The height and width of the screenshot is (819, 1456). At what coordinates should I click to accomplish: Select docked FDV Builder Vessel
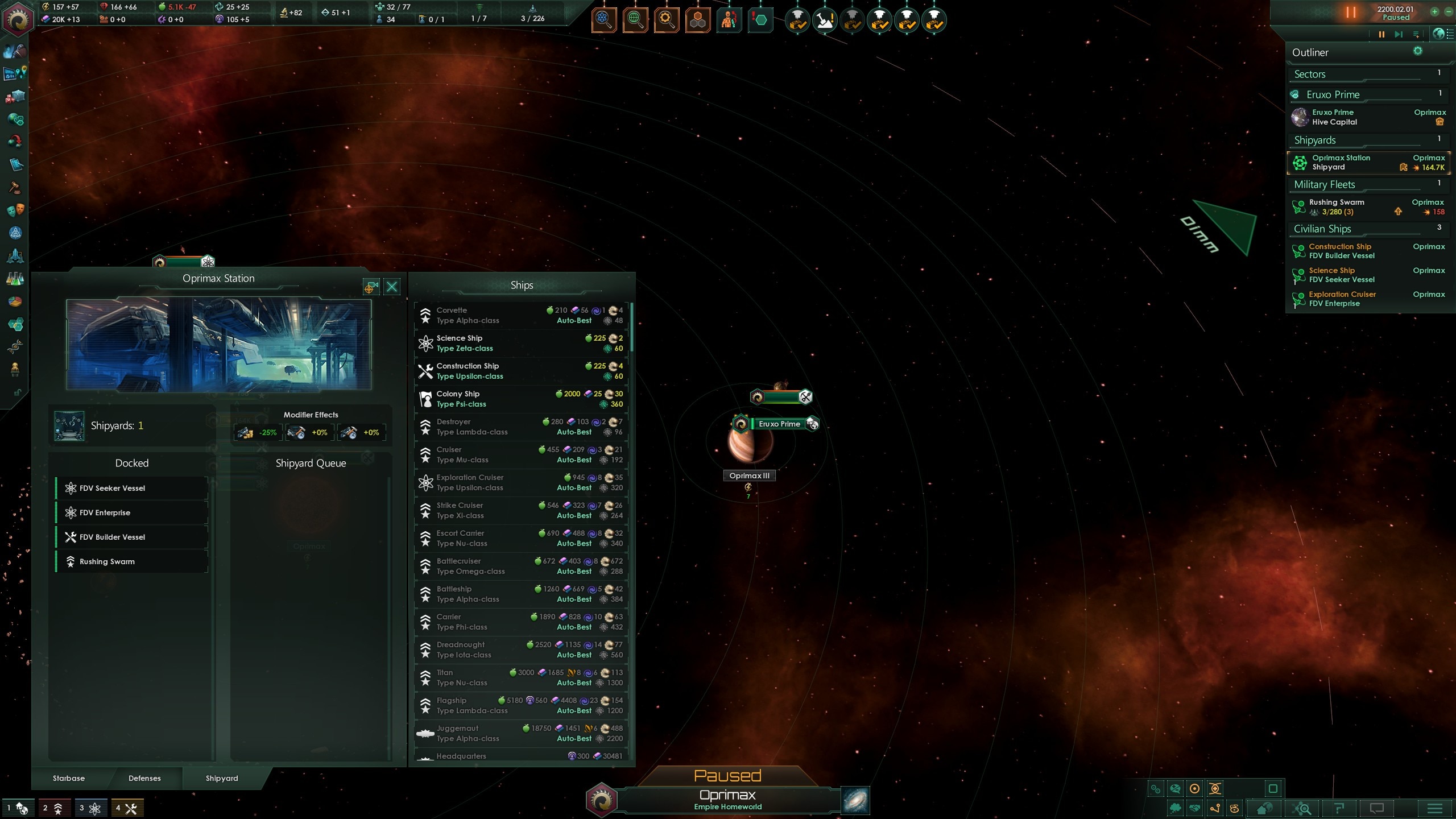(132, 537)
